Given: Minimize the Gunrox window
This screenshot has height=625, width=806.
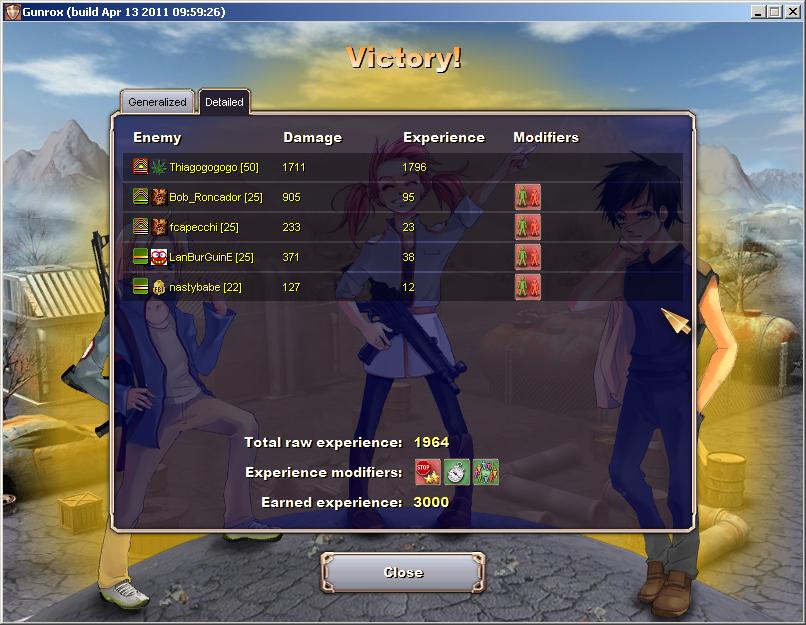Looking at the screenshot, I should coord(759,11).
